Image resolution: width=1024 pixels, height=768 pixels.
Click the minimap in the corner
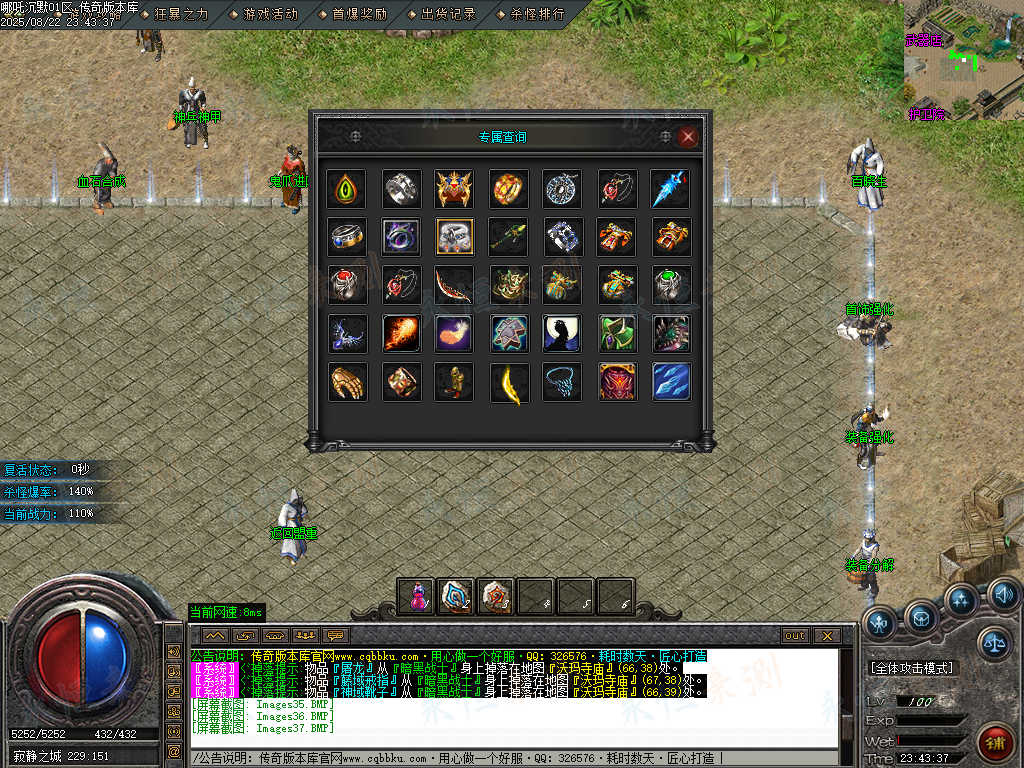[x=963, y=60]
